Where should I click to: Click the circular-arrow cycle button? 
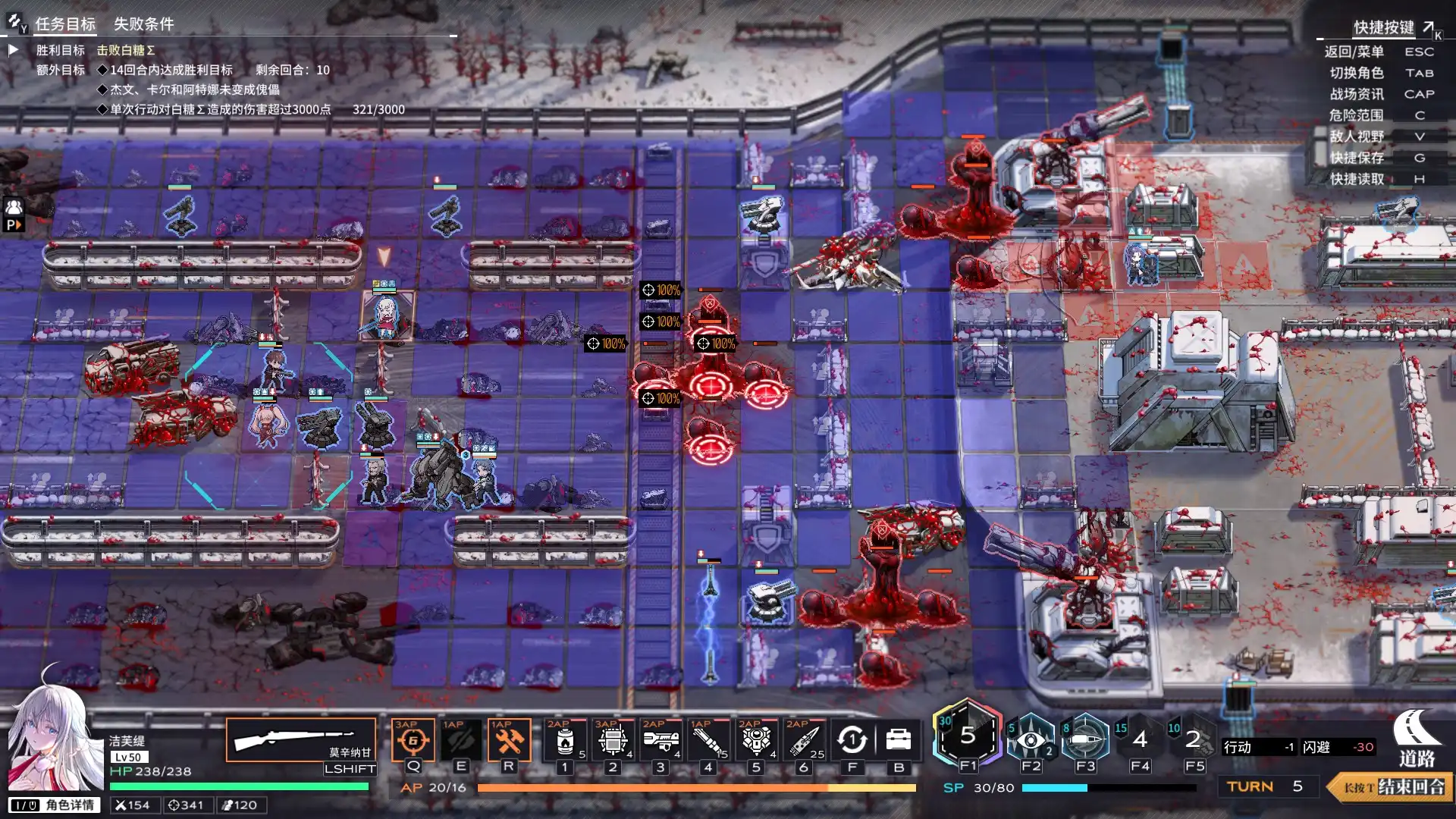[x=852, y=740]
